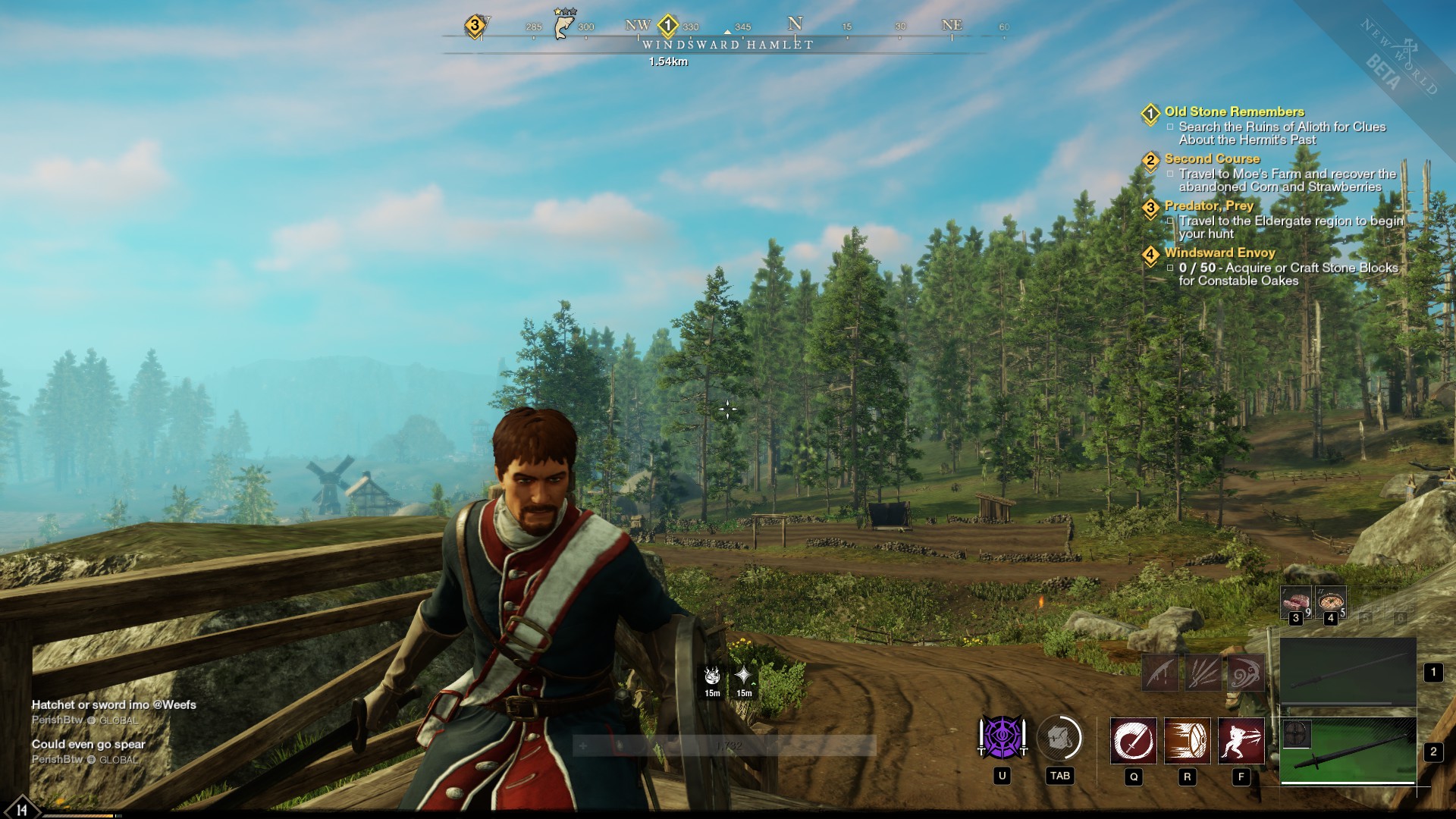Switch to the spear weapon slot
This screenshot has width=1456, height=819.
pos(1348,672)
